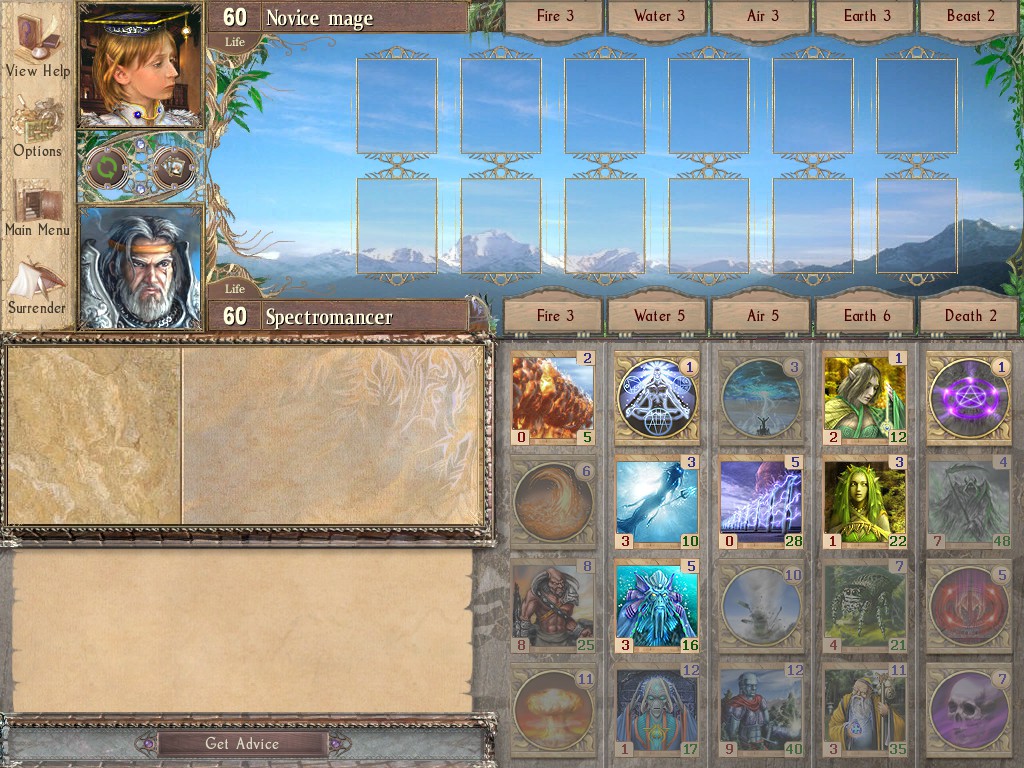The height and width of the screenshot is (768, 1024).
Task: Choose the white-bearded wizard card costing 11
Action: (x=865, y=708)
